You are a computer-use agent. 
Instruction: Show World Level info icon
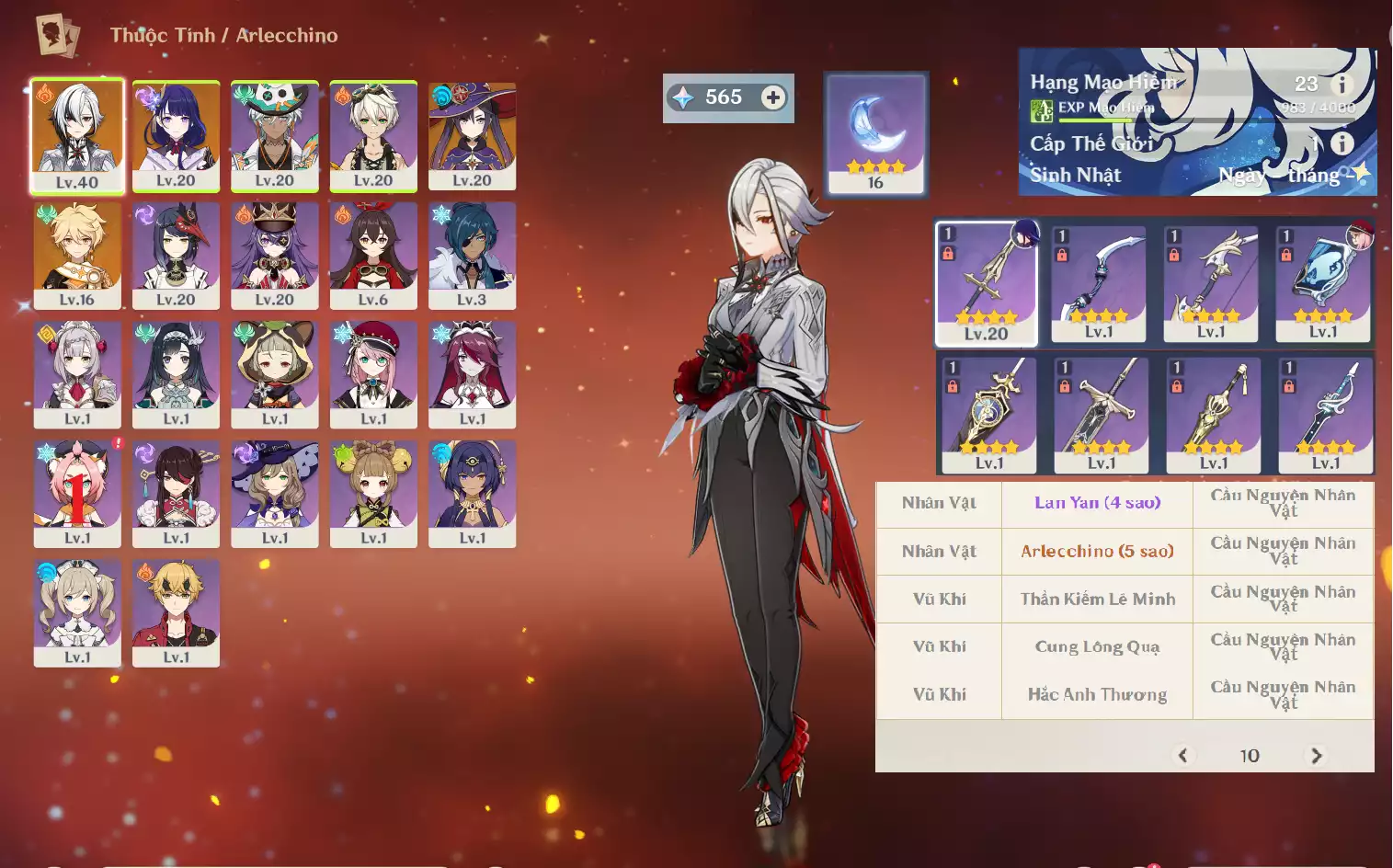tap(1342, 143)
